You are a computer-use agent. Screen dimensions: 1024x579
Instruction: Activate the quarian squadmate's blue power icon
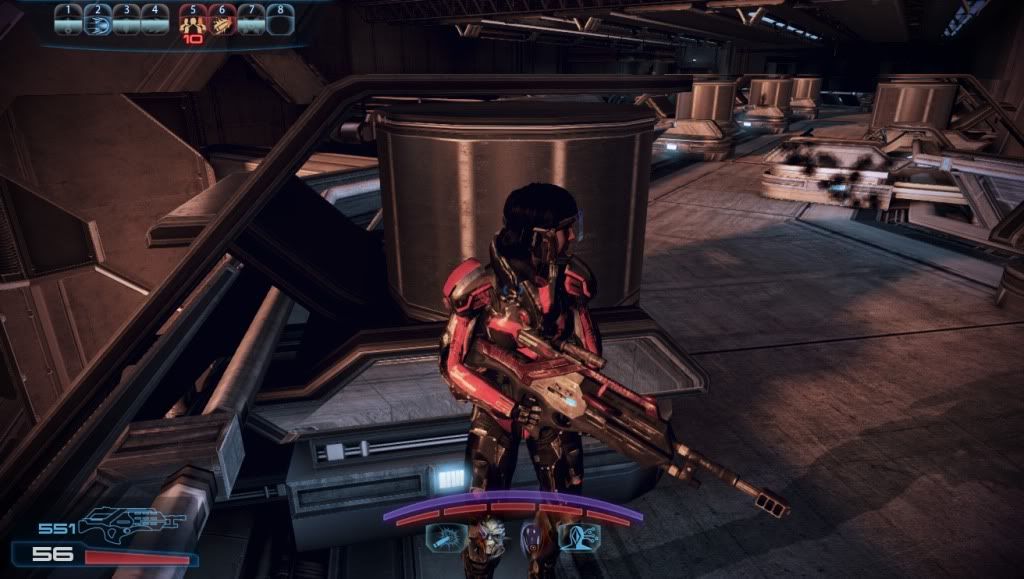click(579, 537)
